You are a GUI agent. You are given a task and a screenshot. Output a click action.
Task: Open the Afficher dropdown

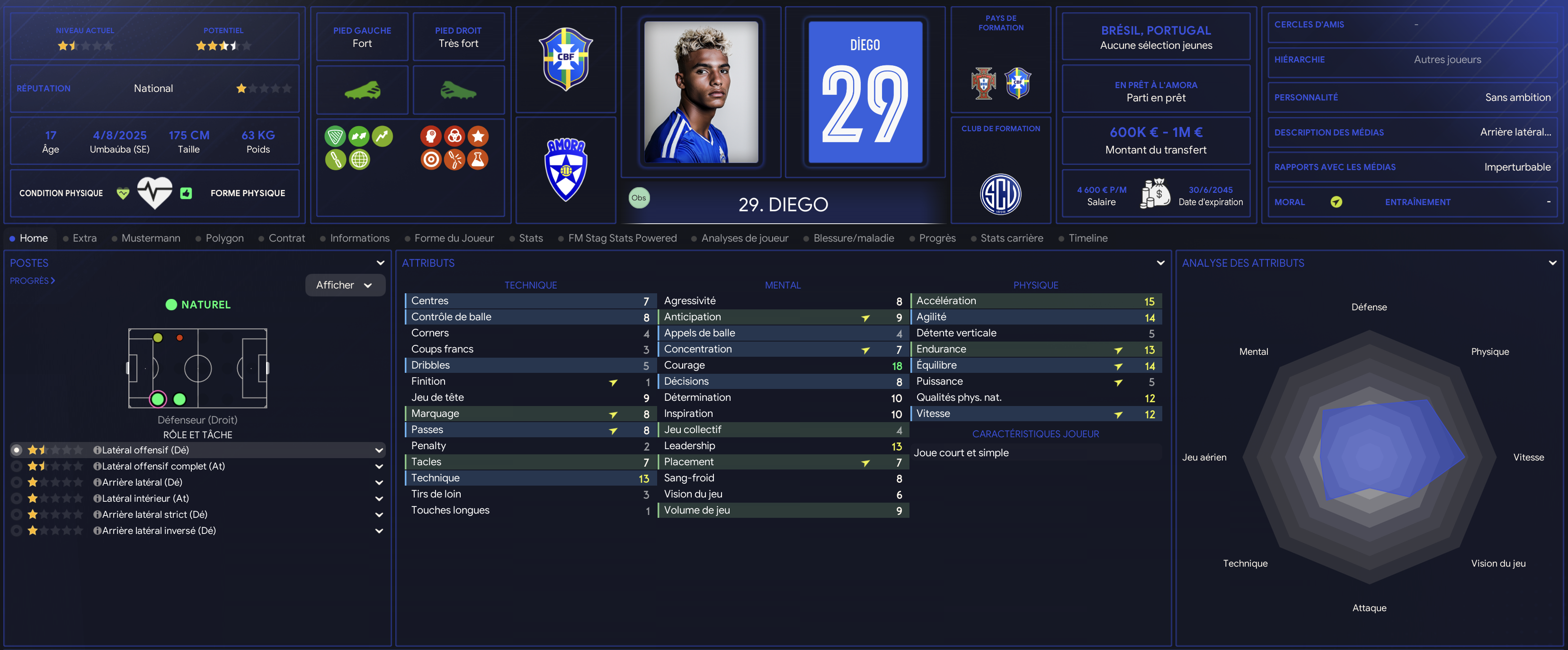click(345, 285)
